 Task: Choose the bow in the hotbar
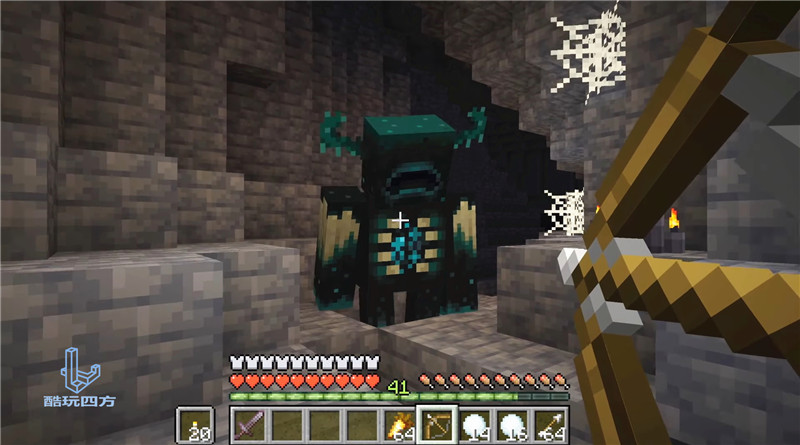pos(437,425)
